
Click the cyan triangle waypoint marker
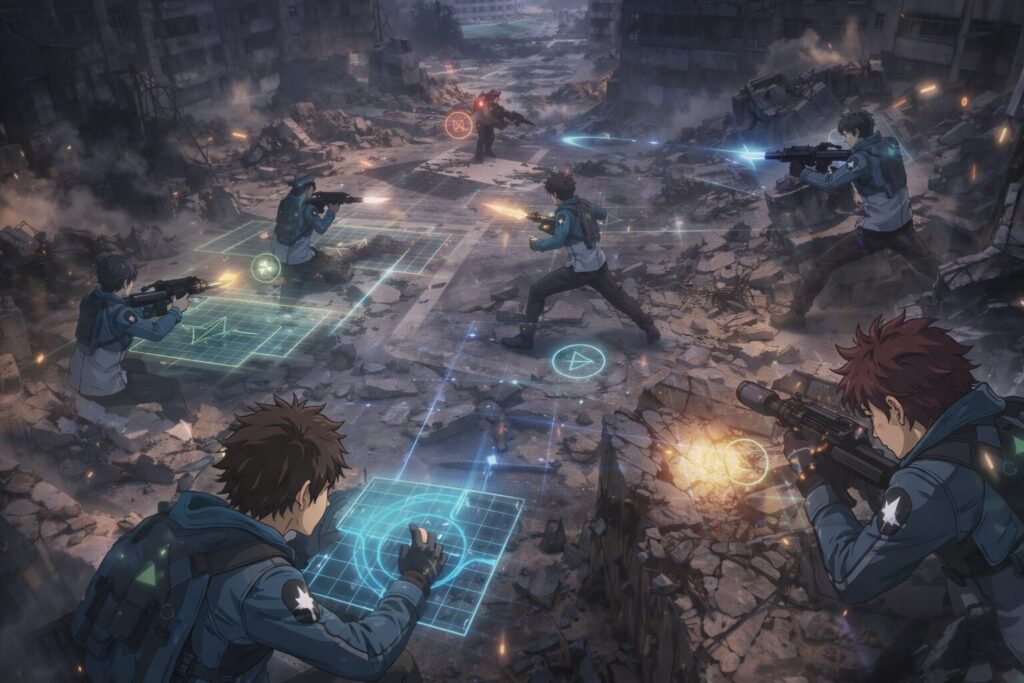[578, 361]
